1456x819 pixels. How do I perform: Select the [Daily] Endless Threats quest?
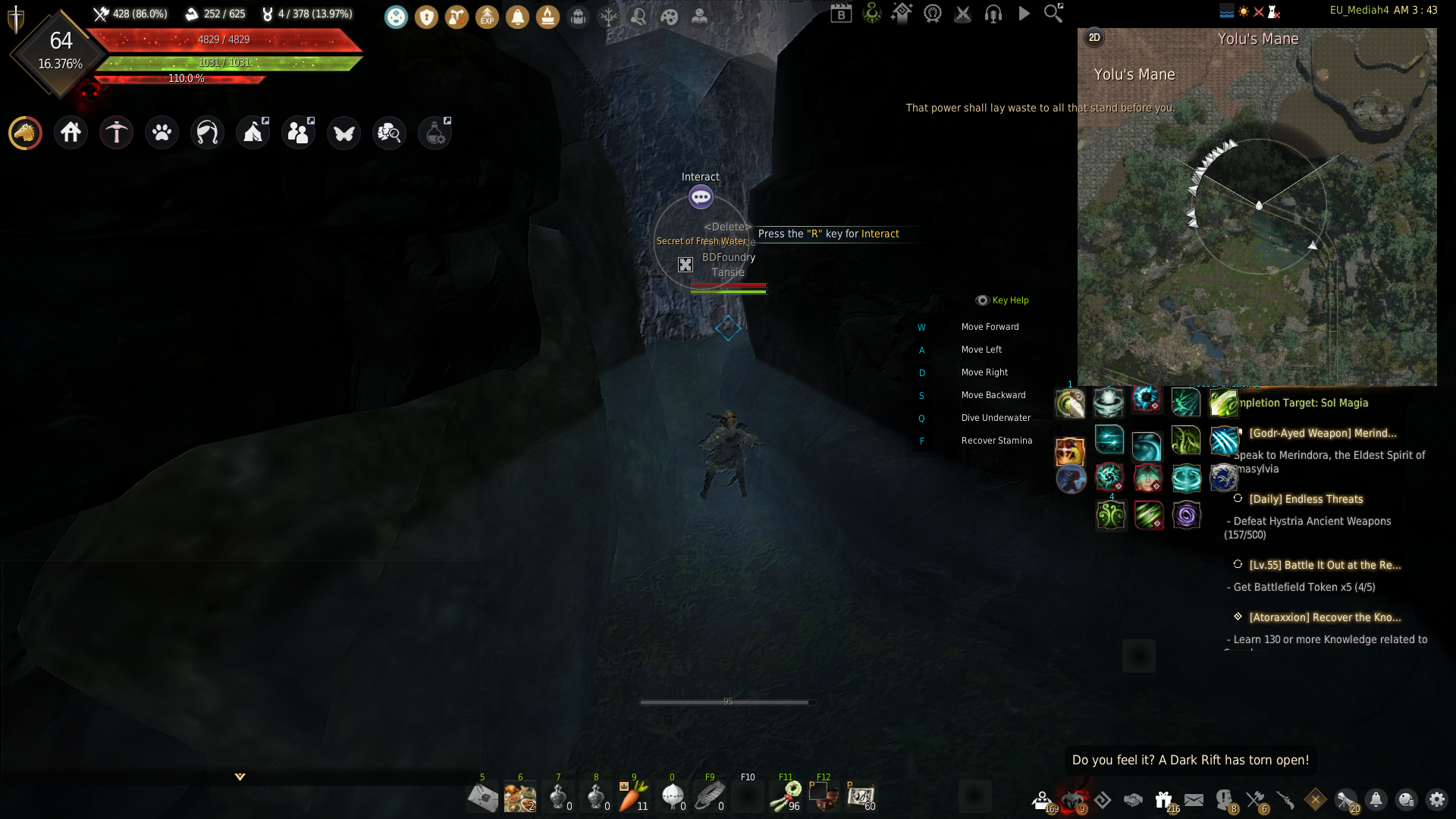point(1306,499)
